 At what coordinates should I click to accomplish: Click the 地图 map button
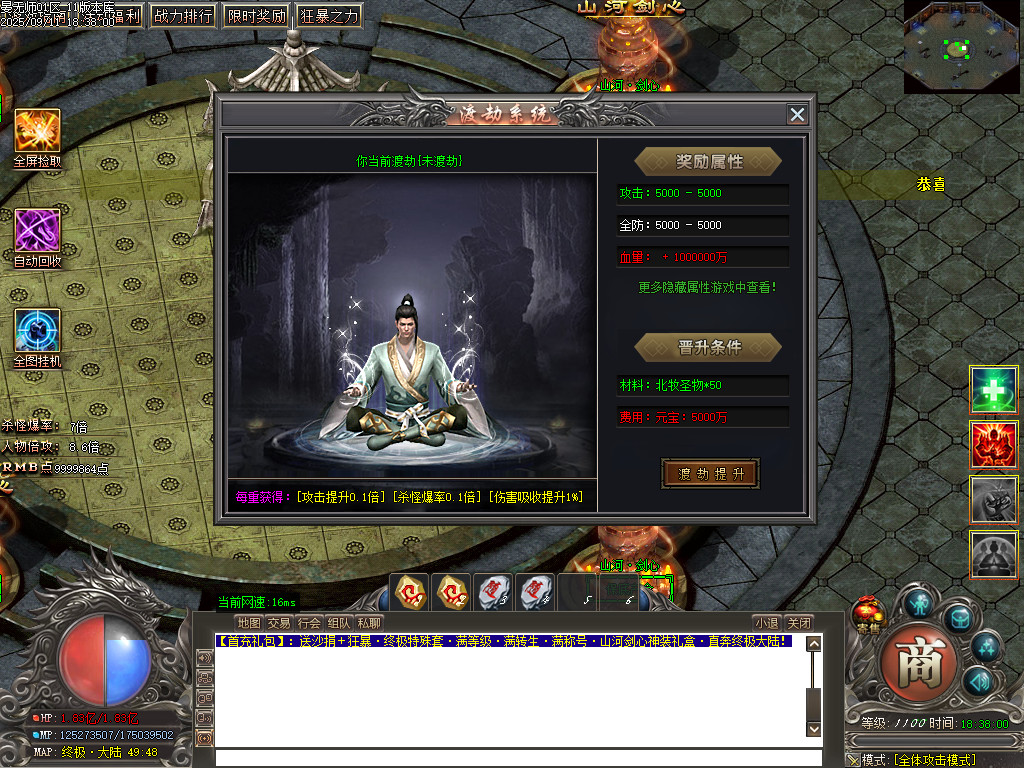click(x=249, y=622)
